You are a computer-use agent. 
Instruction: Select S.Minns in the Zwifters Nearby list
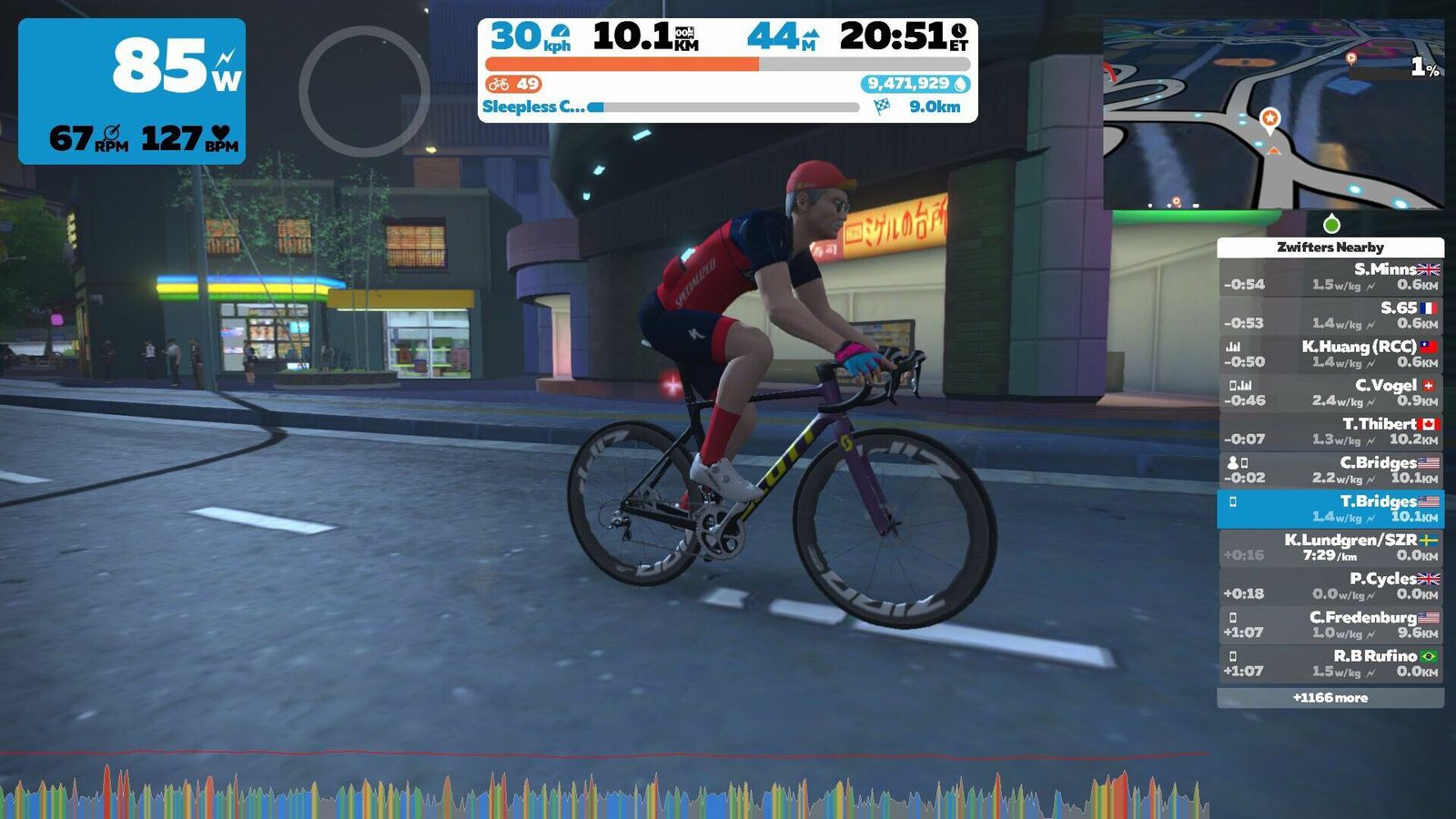(x=1330, y=277)
